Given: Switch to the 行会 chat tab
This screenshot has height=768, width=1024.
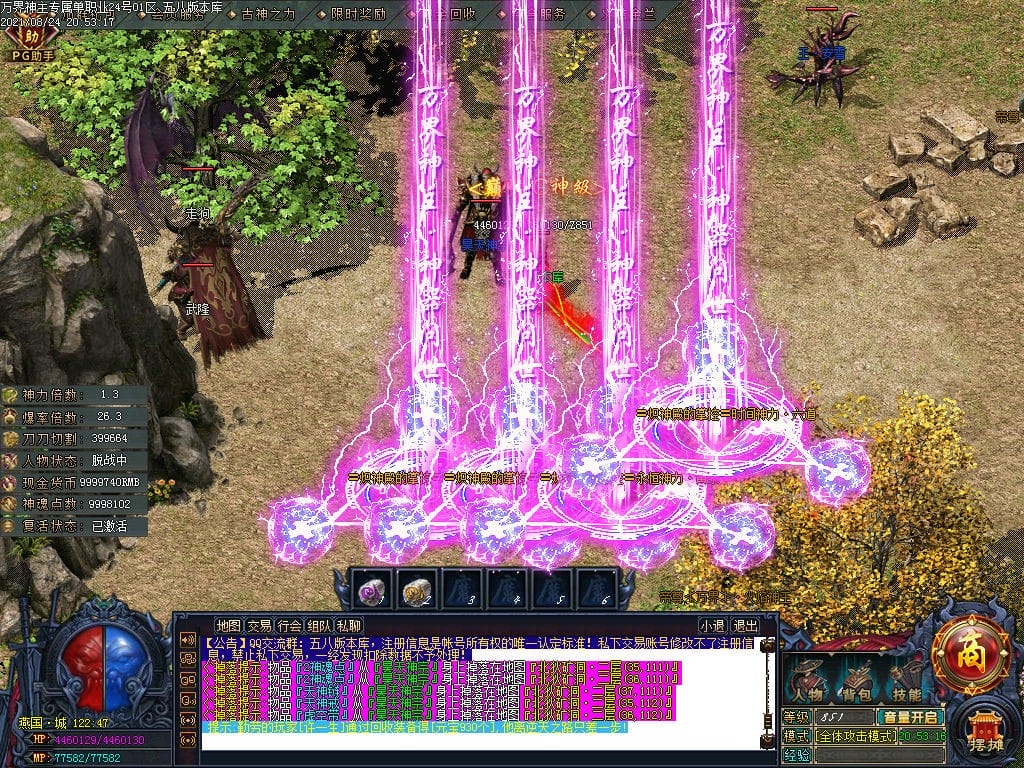Looking at the screenshot, I should coord(289,626).
